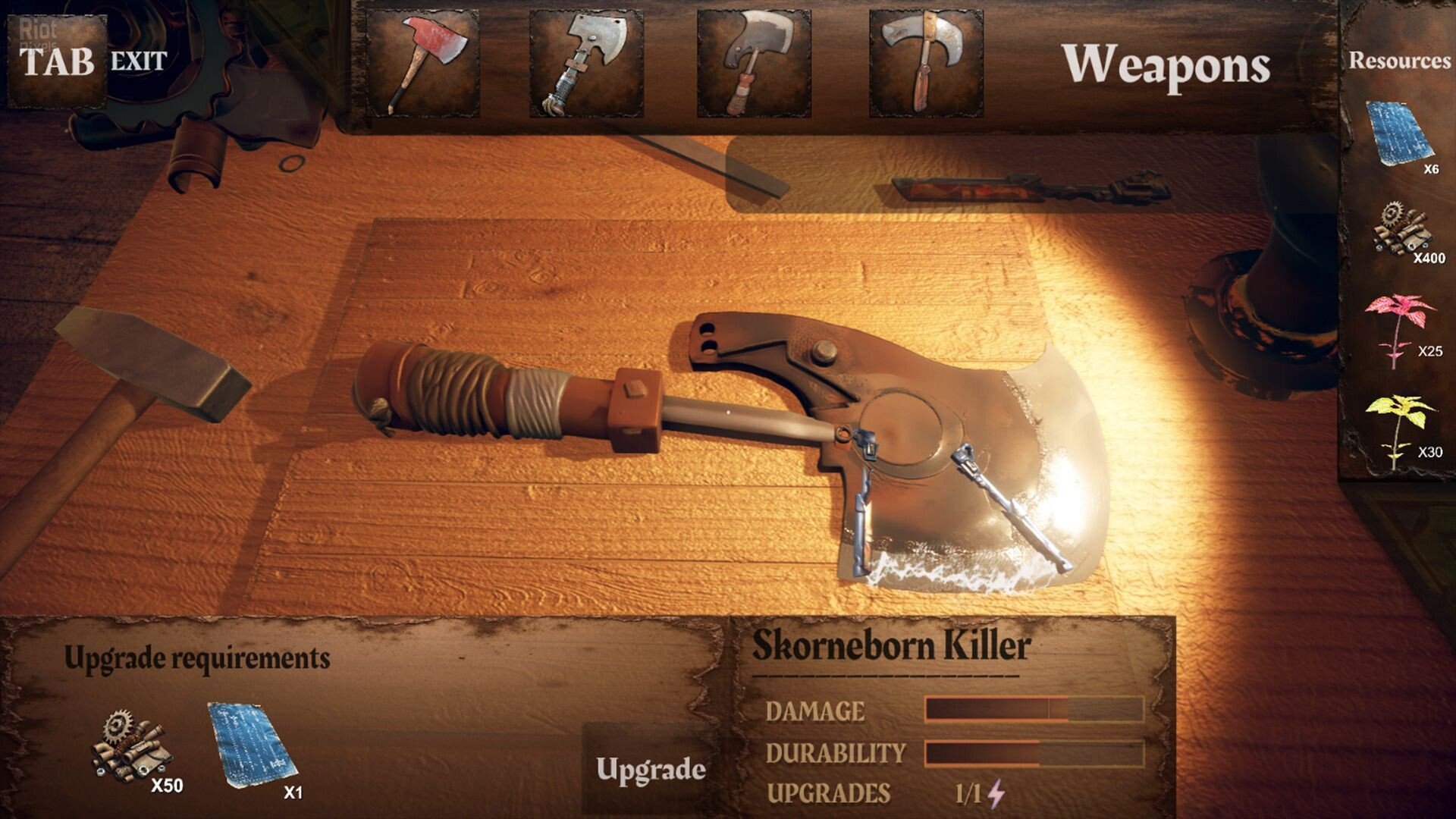Pick the cleaver-style axe thumbnail
This screenshot has height=819, width=1456.
[754, 64]
